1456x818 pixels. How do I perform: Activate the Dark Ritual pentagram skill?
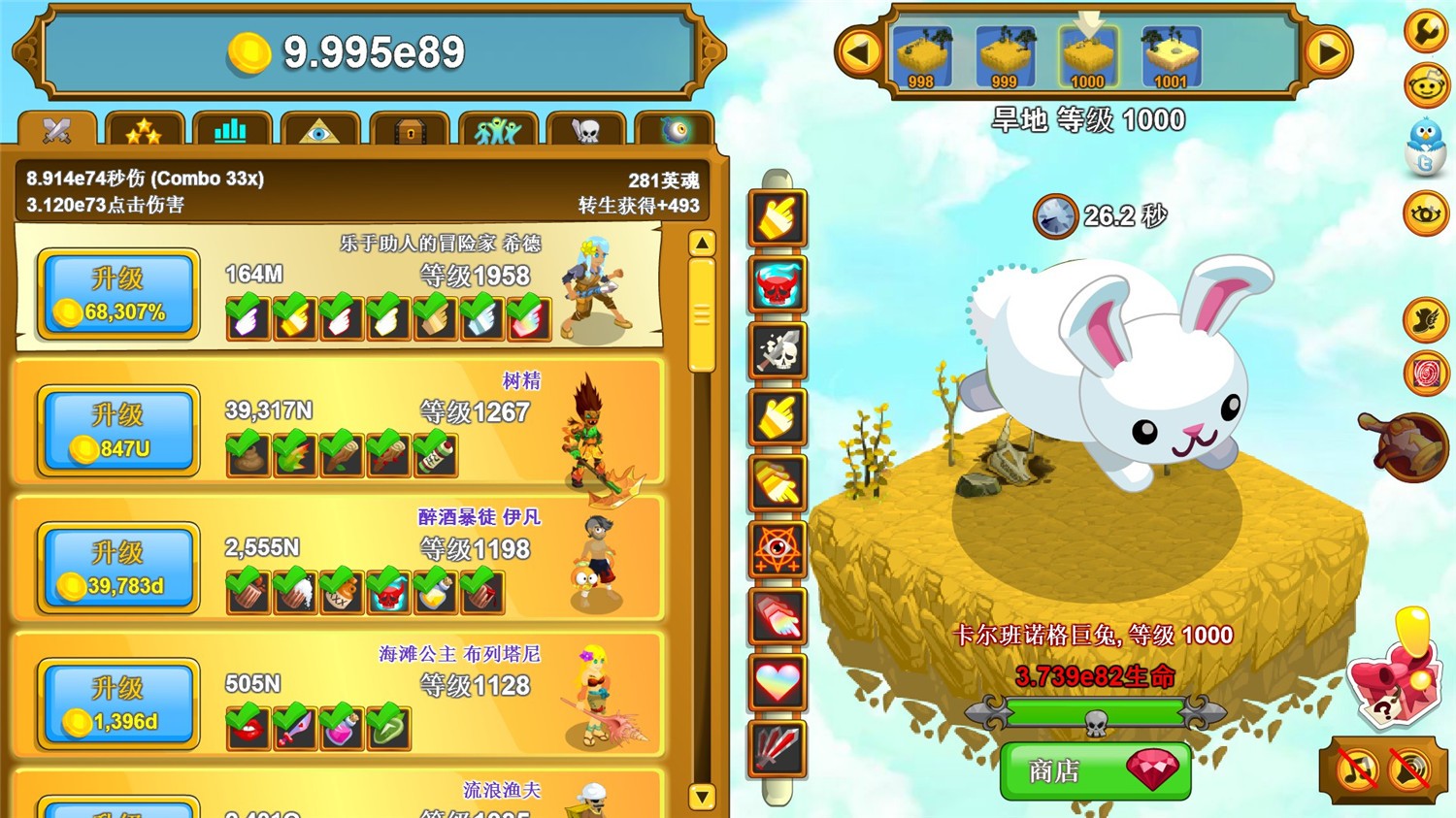pos(777,550)
